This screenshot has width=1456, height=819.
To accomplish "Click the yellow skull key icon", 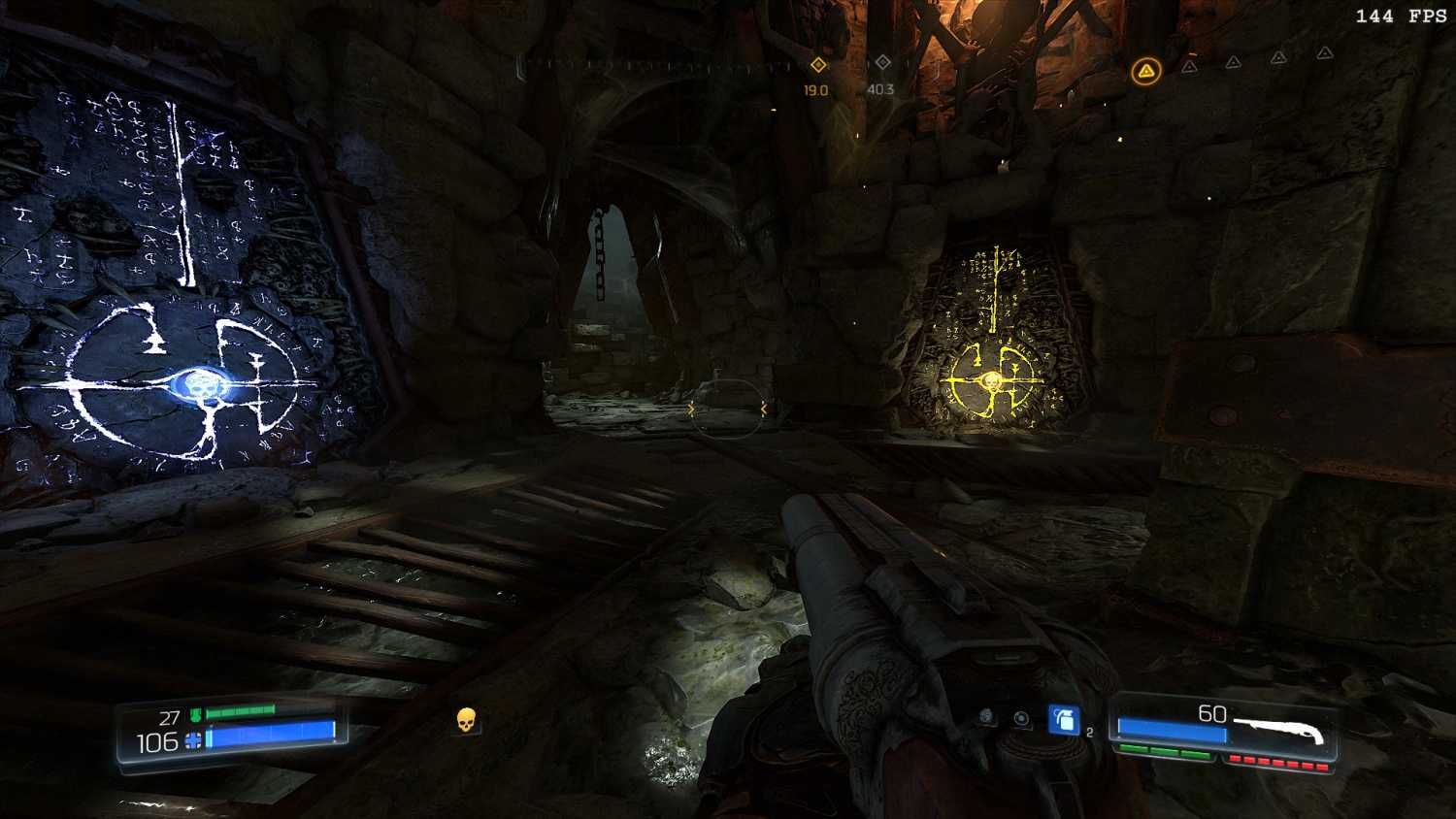I will [466, 719].
